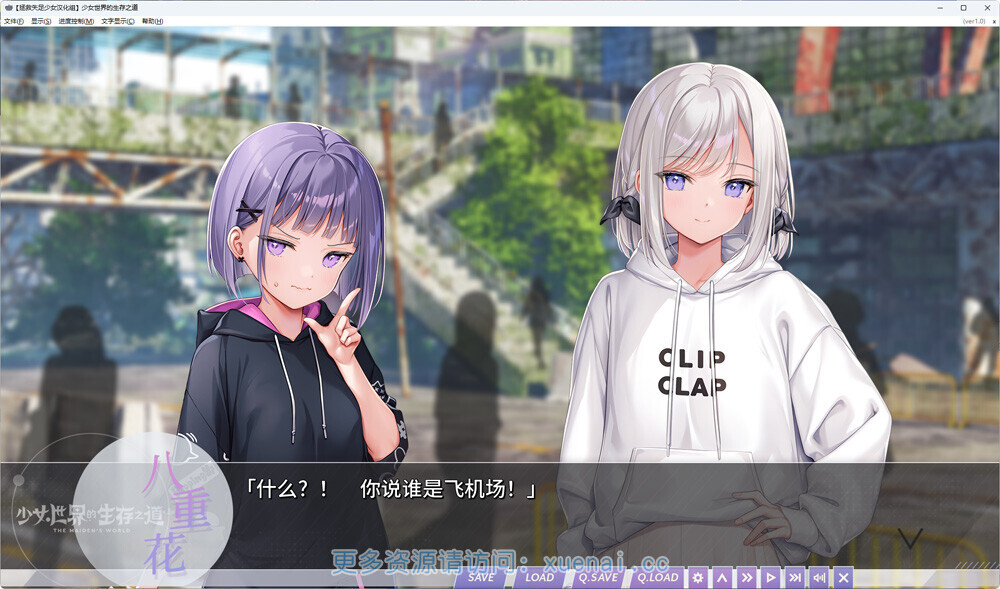Image resolution: width=1000 pixels, height=589 pixels.
Task: Quick save with Q.SAVE
Action: 598,577
